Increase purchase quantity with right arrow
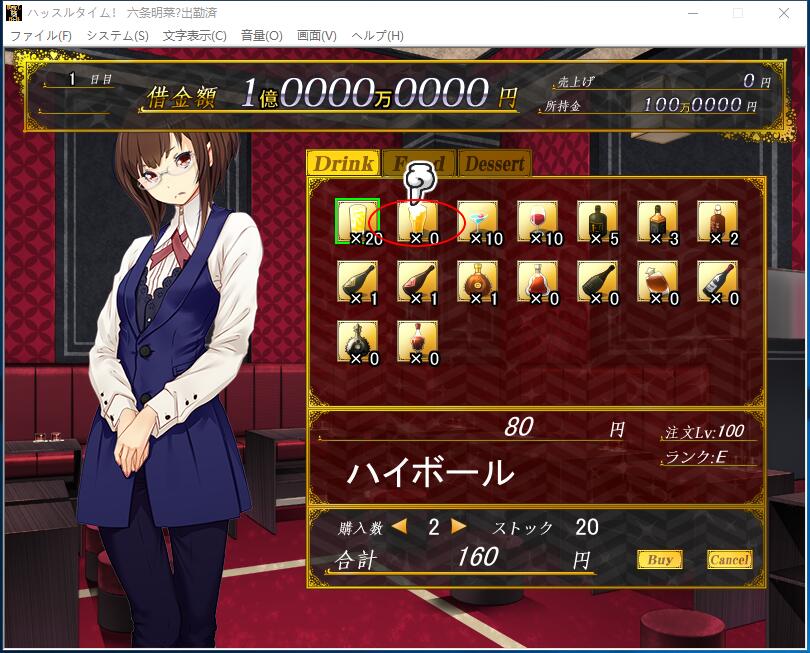 (x=459, y=526)
